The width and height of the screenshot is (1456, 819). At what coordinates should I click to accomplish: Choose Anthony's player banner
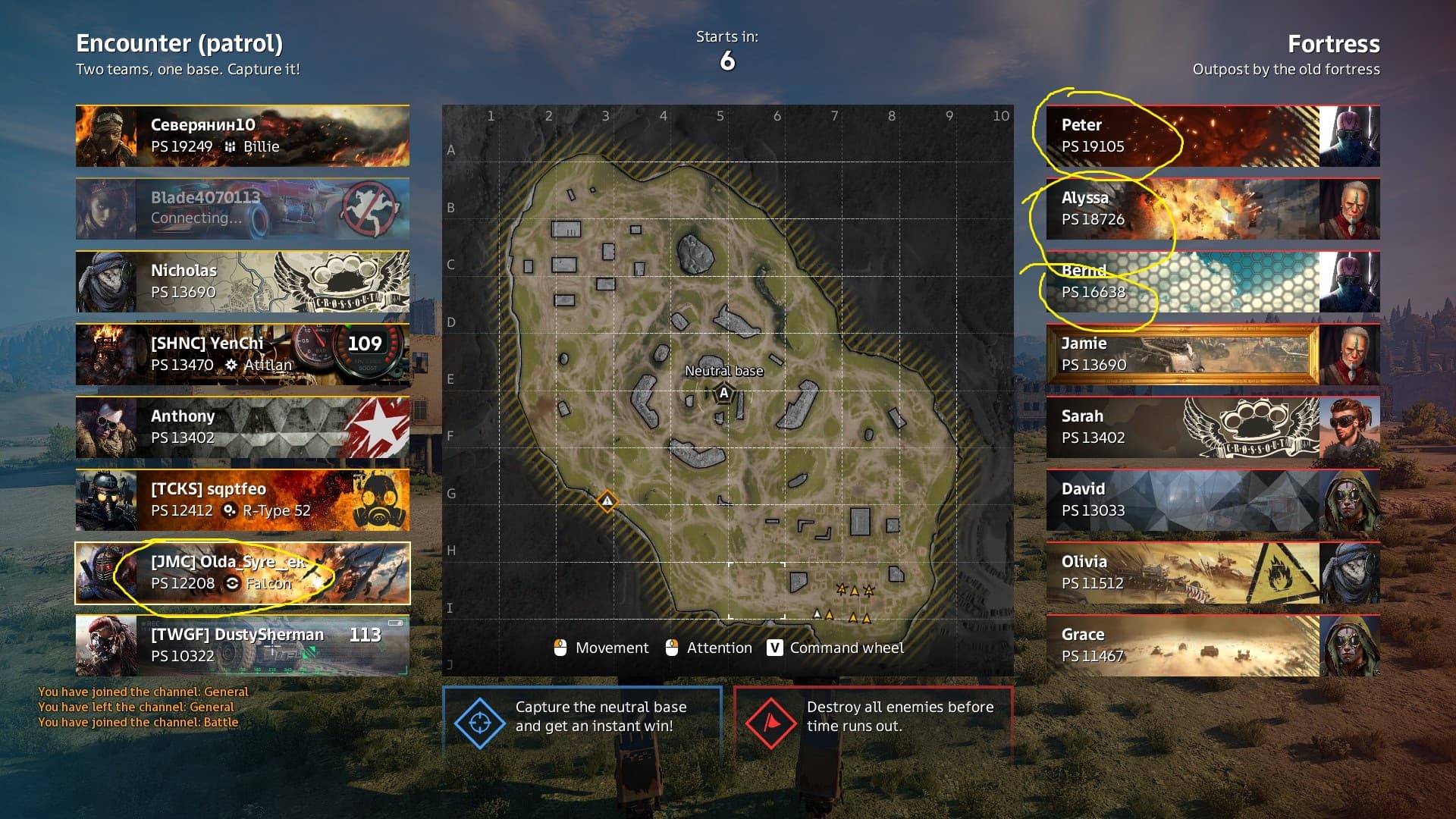pyautogui.click(x=243, y=428)
